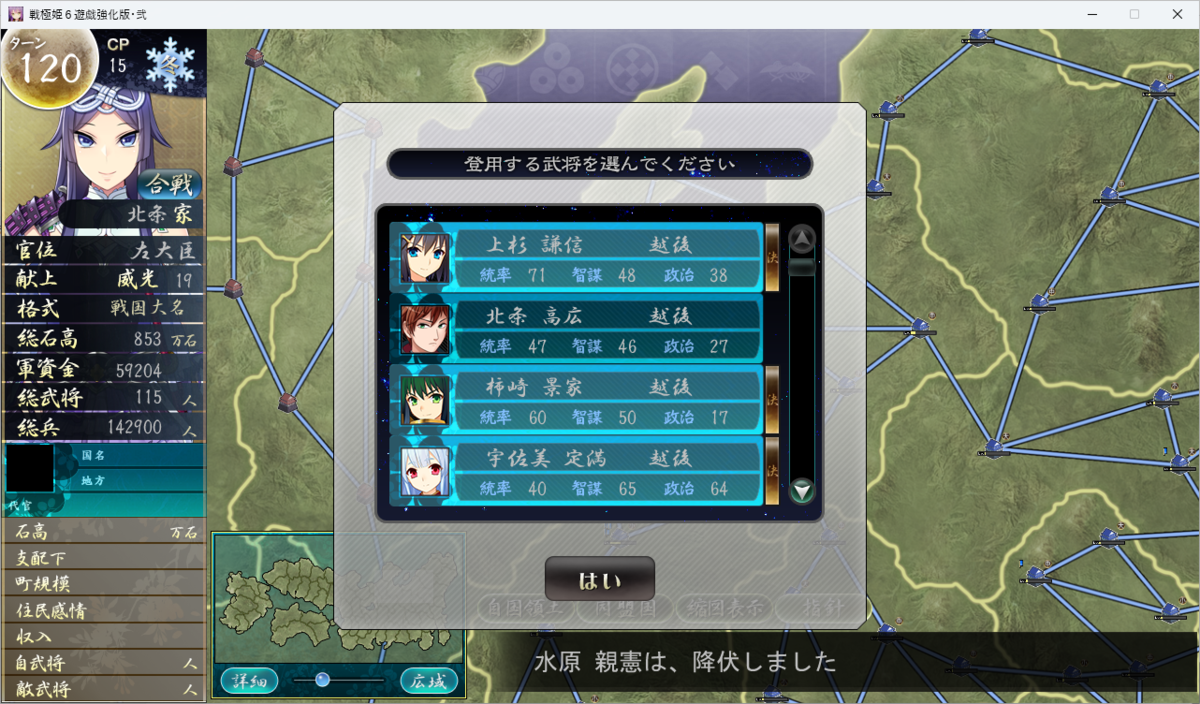Click the map zoom slider handle

(x=322, y=680)
